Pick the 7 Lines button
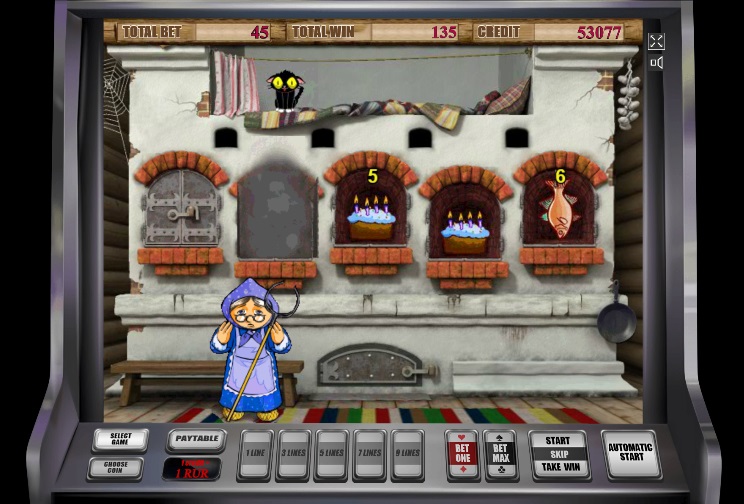The height and width of the screenshot is (504, 744). [369, 455]
